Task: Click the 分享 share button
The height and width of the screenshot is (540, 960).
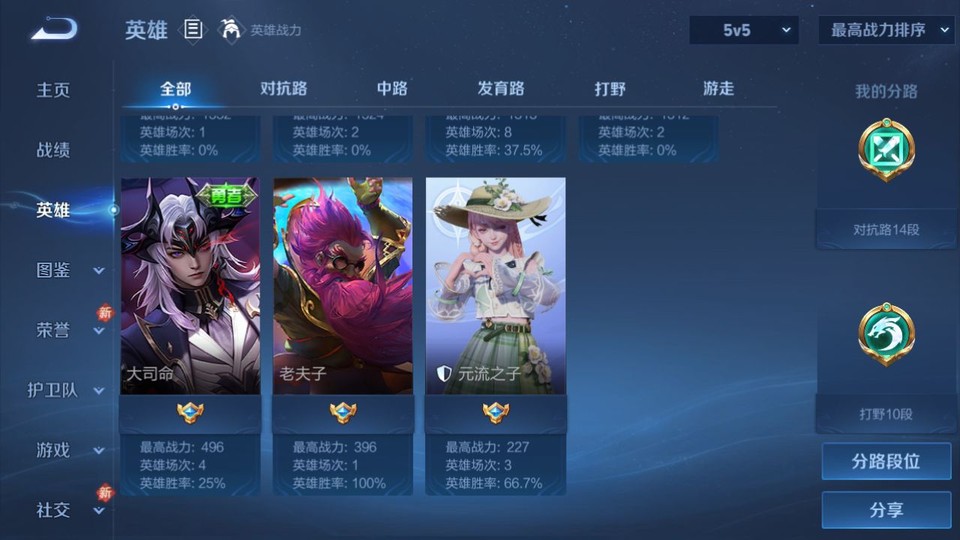Action: click(x=886, y=510)
